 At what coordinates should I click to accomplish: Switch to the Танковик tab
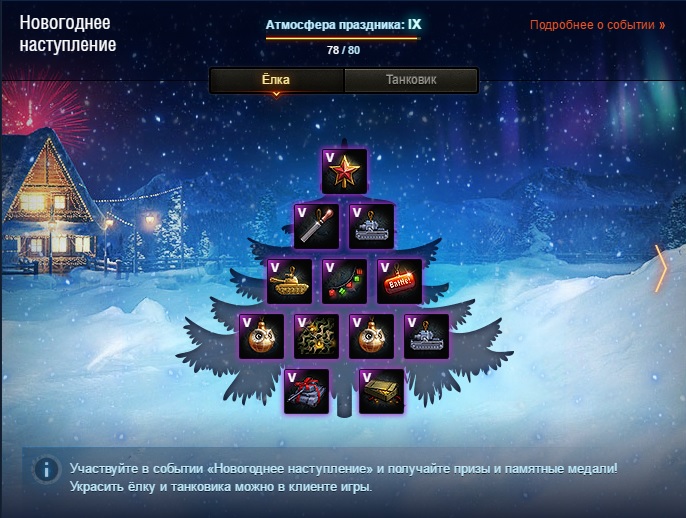(x=410, y=80)
